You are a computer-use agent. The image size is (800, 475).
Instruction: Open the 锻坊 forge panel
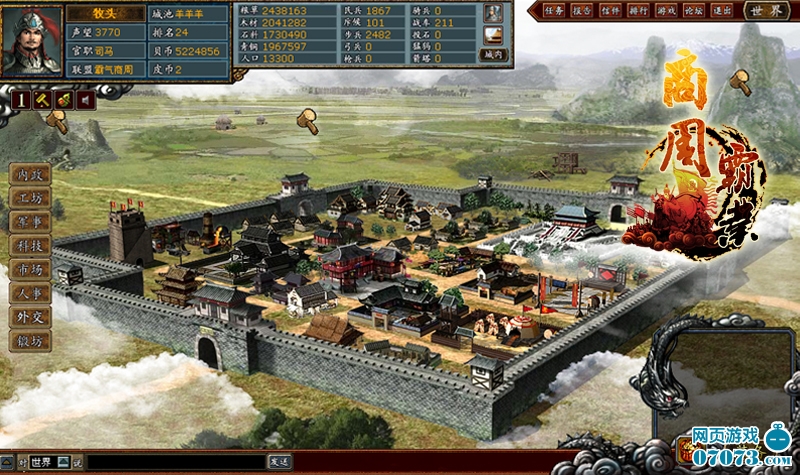point(29,342)
